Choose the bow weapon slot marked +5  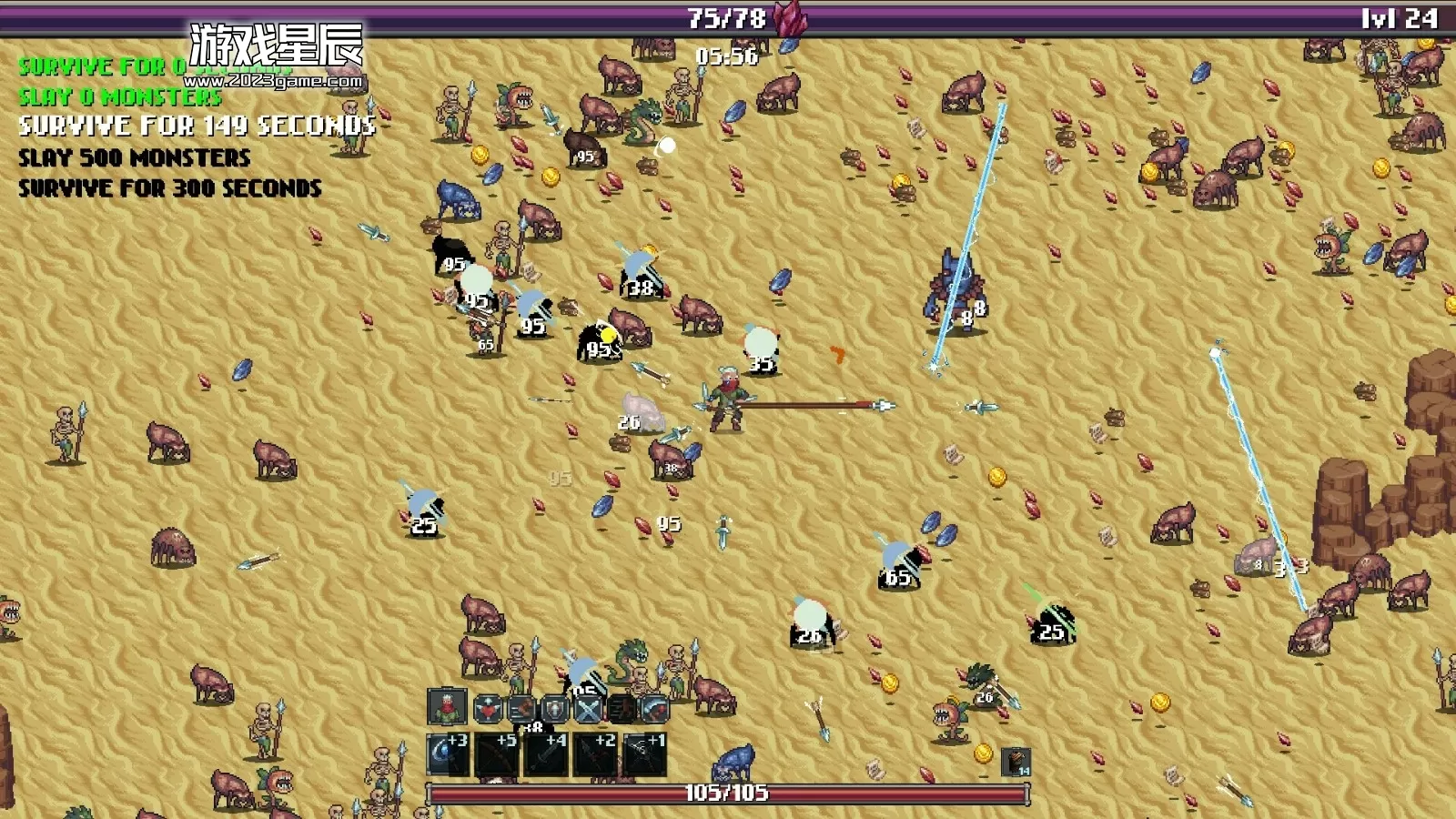click(x=498, y=754)
